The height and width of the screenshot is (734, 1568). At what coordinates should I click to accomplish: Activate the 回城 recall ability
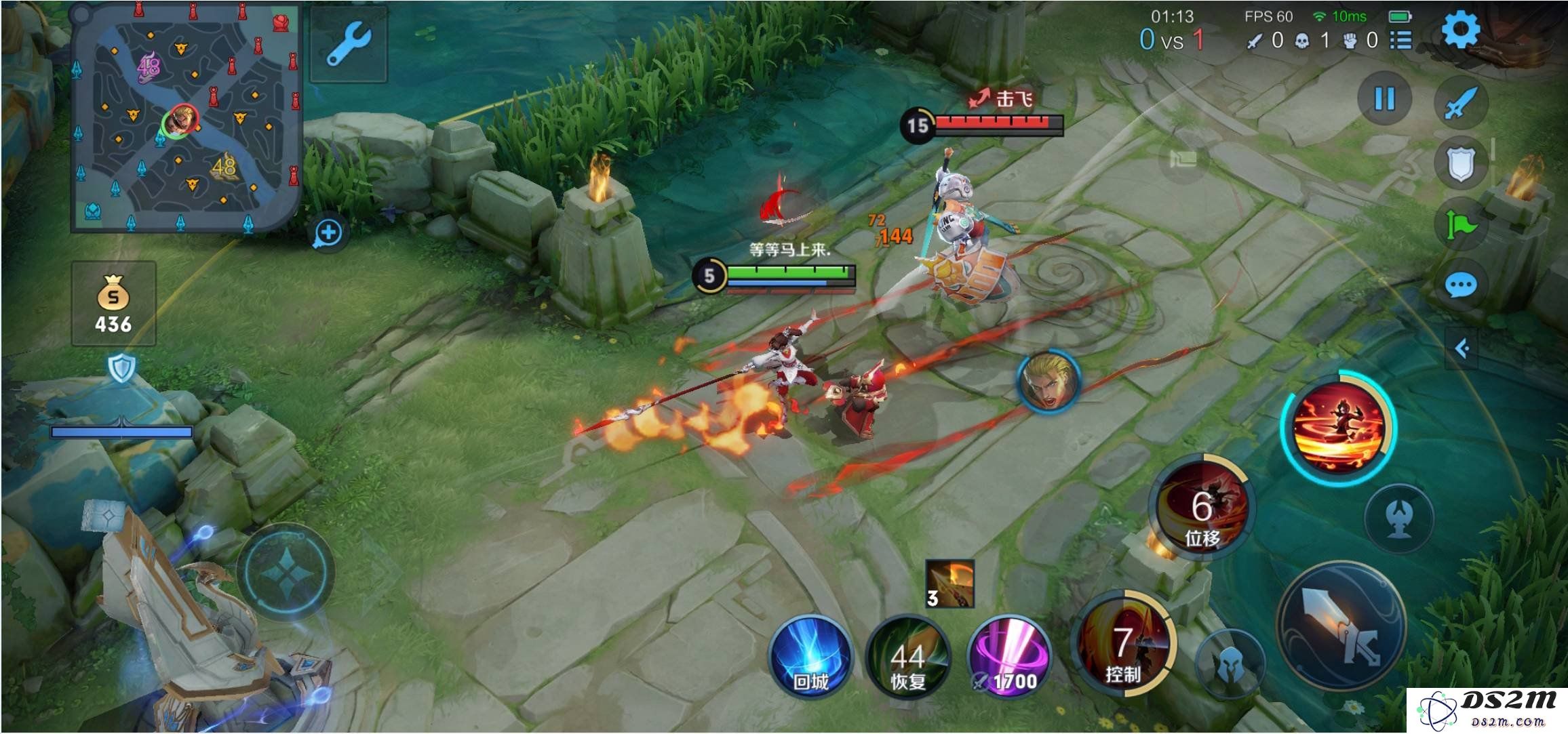point(810,656)
